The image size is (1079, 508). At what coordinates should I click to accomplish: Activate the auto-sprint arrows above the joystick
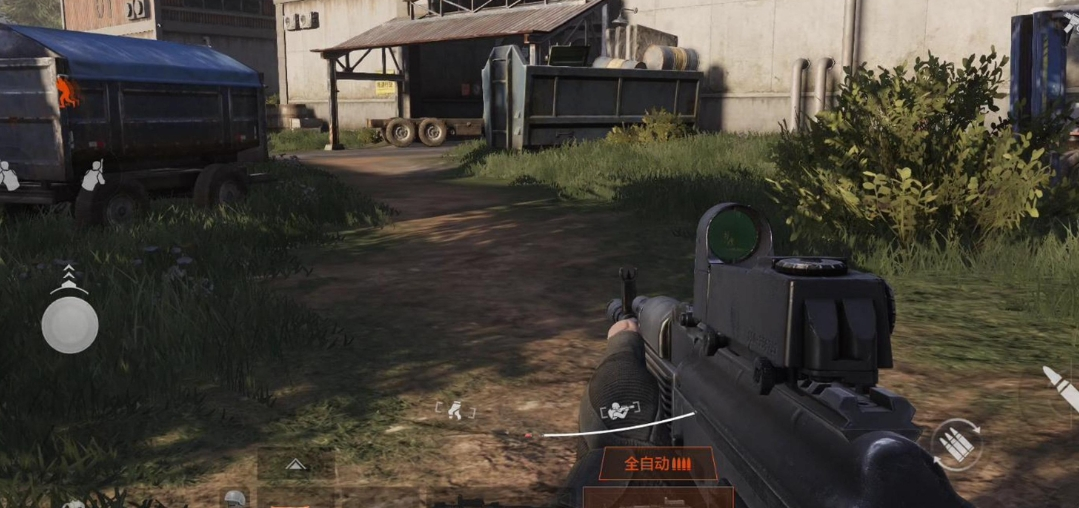[x=69, y=277]
